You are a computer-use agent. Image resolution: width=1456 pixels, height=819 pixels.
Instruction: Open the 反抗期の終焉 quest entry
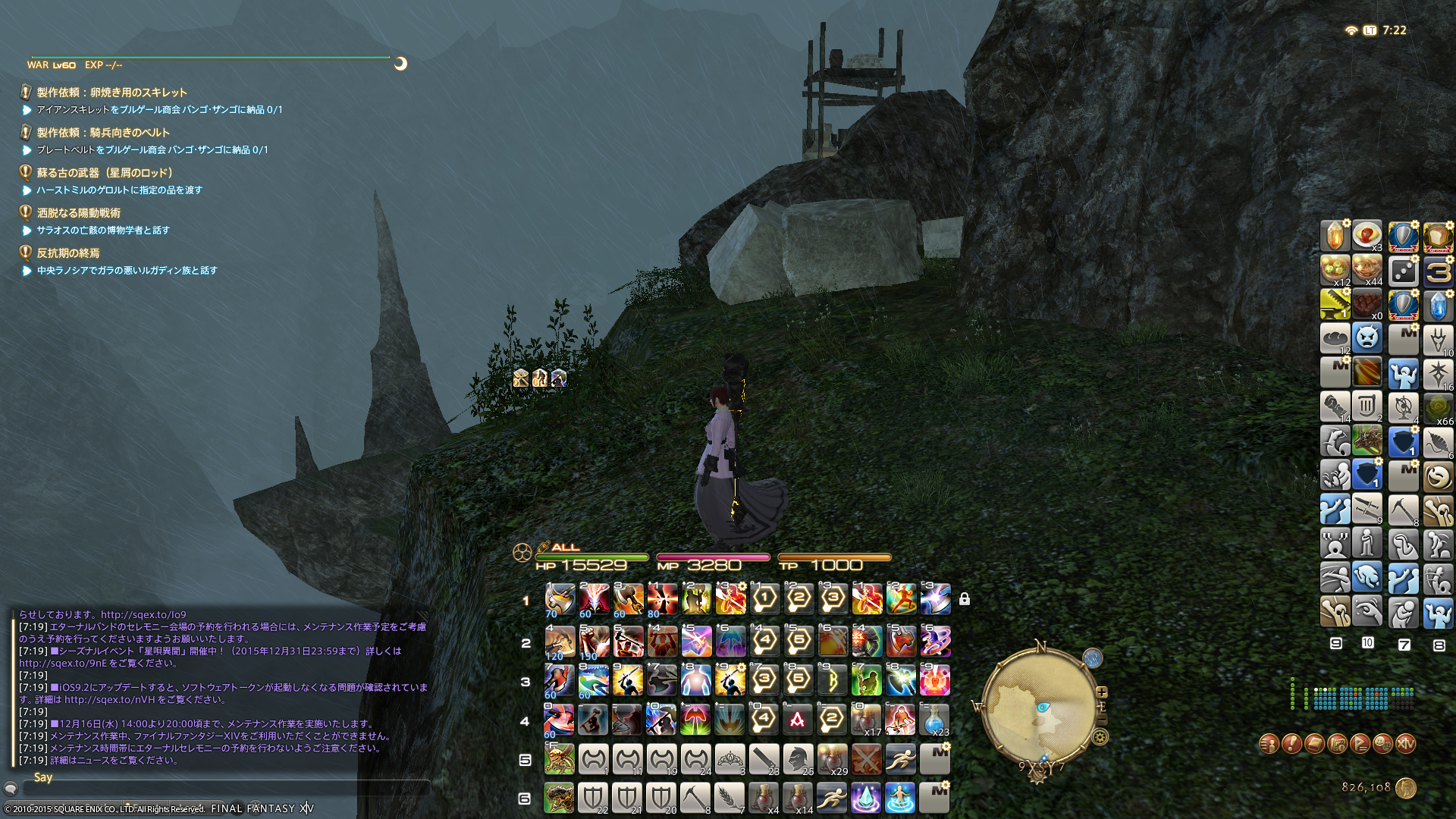tap(68, 253)
